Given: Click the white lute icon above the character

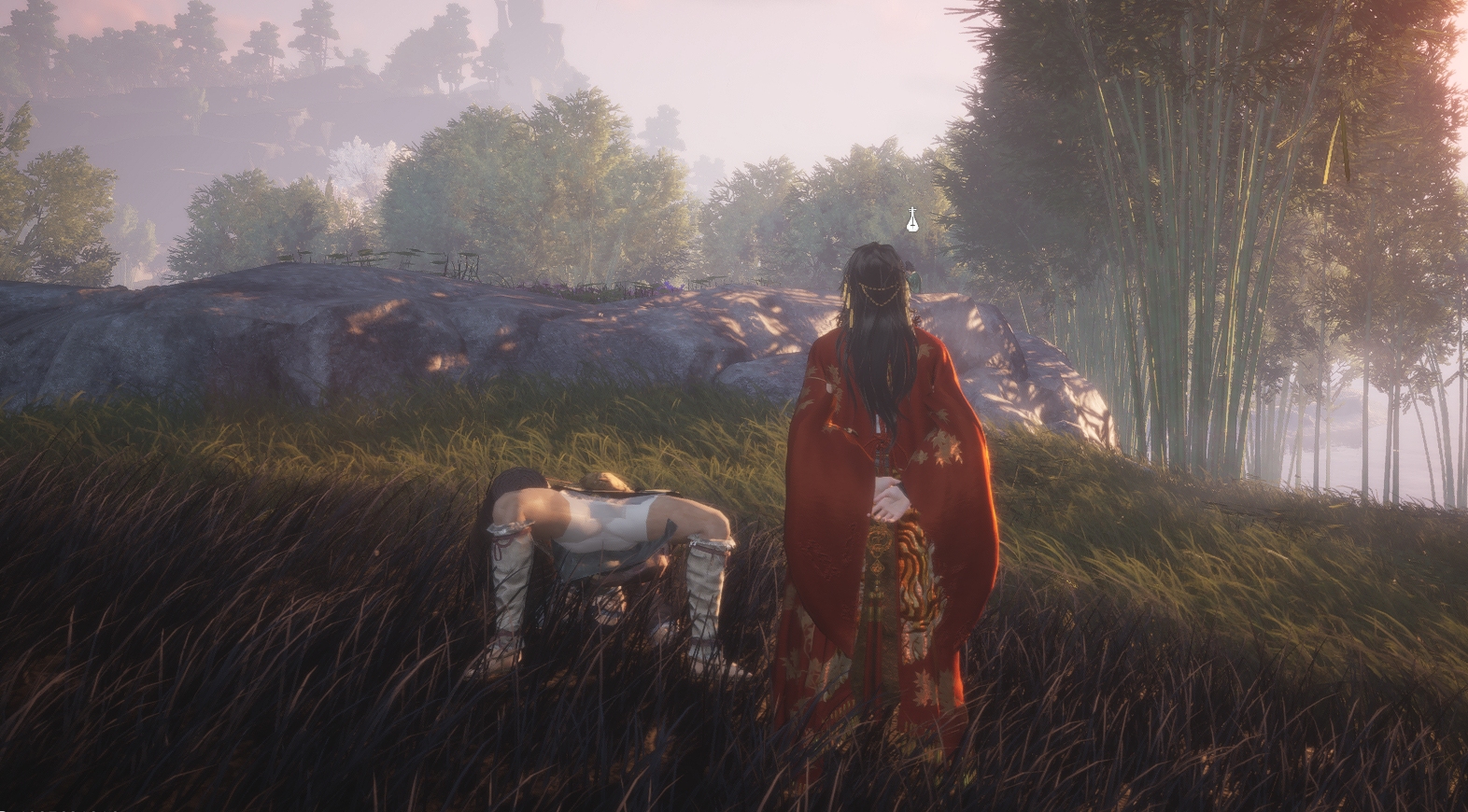Looking at the screenshot, I should (x=913, y=221).
